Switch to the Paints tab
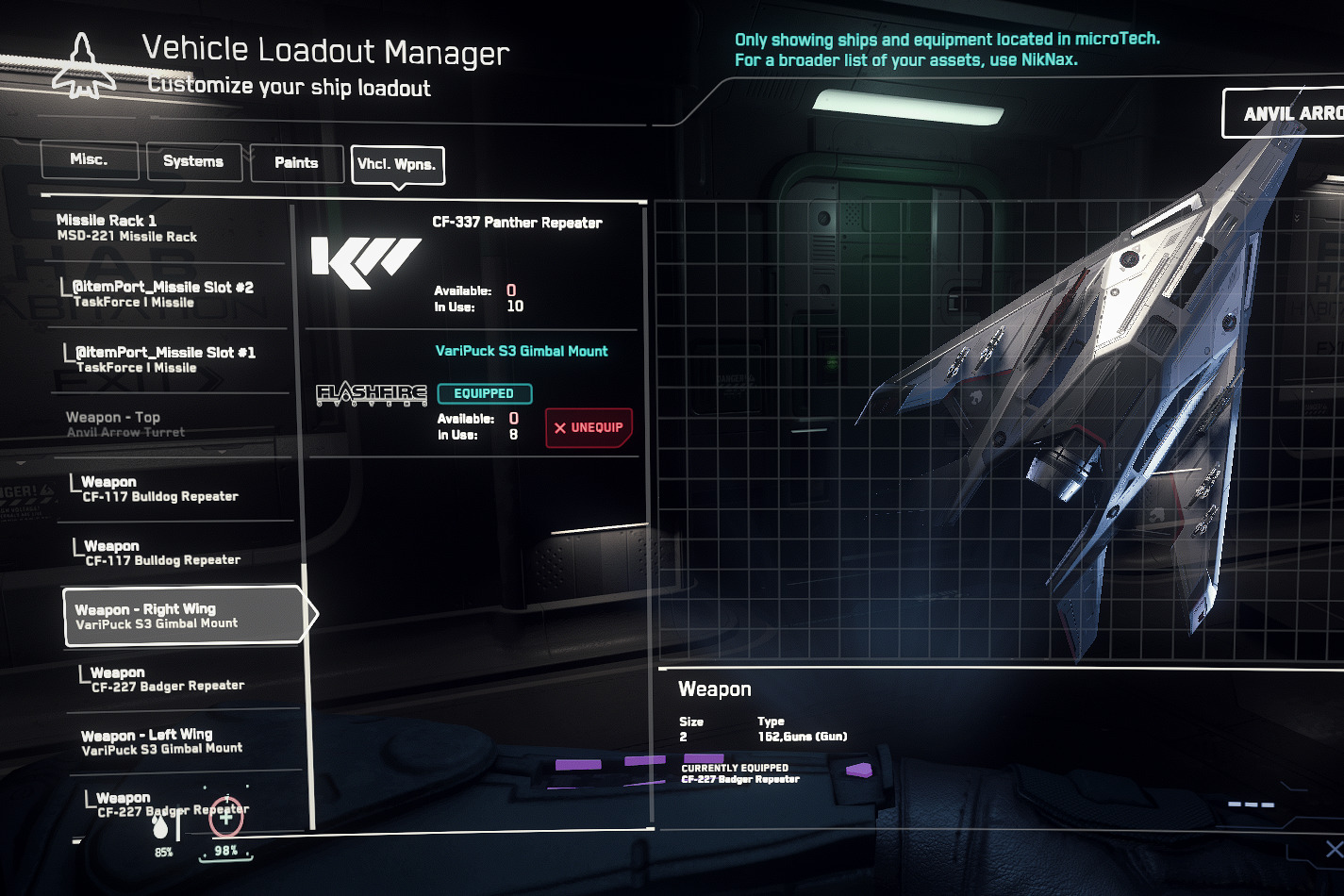Viewport: 1344px width, 896px height. [296, 162]
